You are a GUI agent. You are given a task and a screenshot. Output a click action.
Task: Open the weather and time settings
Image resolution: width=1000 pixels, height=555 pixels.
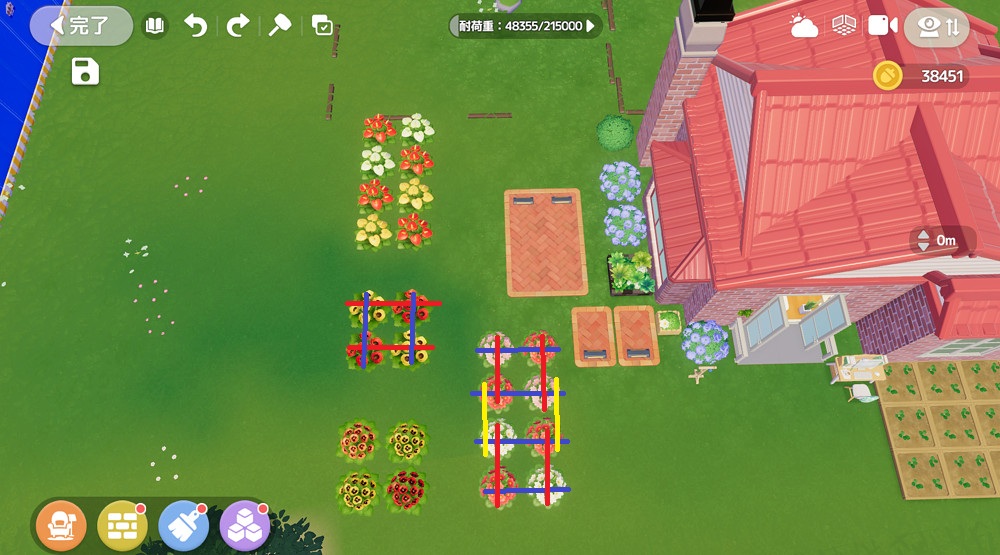tap(804, 26)
